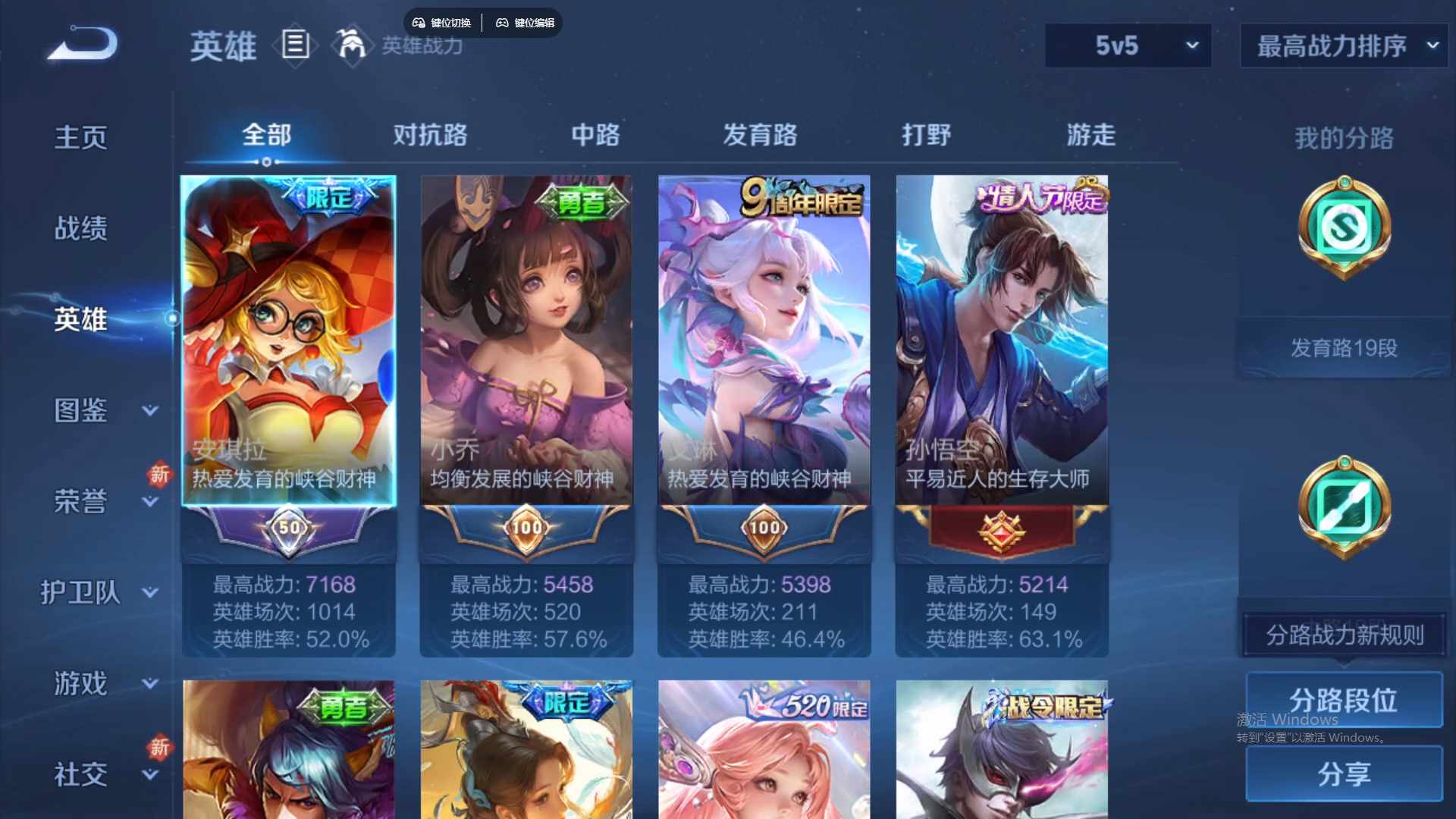Open the 最高战力排序 sorting dropdown
This screenshot has width=1456, height=819.
(1342, 45)
